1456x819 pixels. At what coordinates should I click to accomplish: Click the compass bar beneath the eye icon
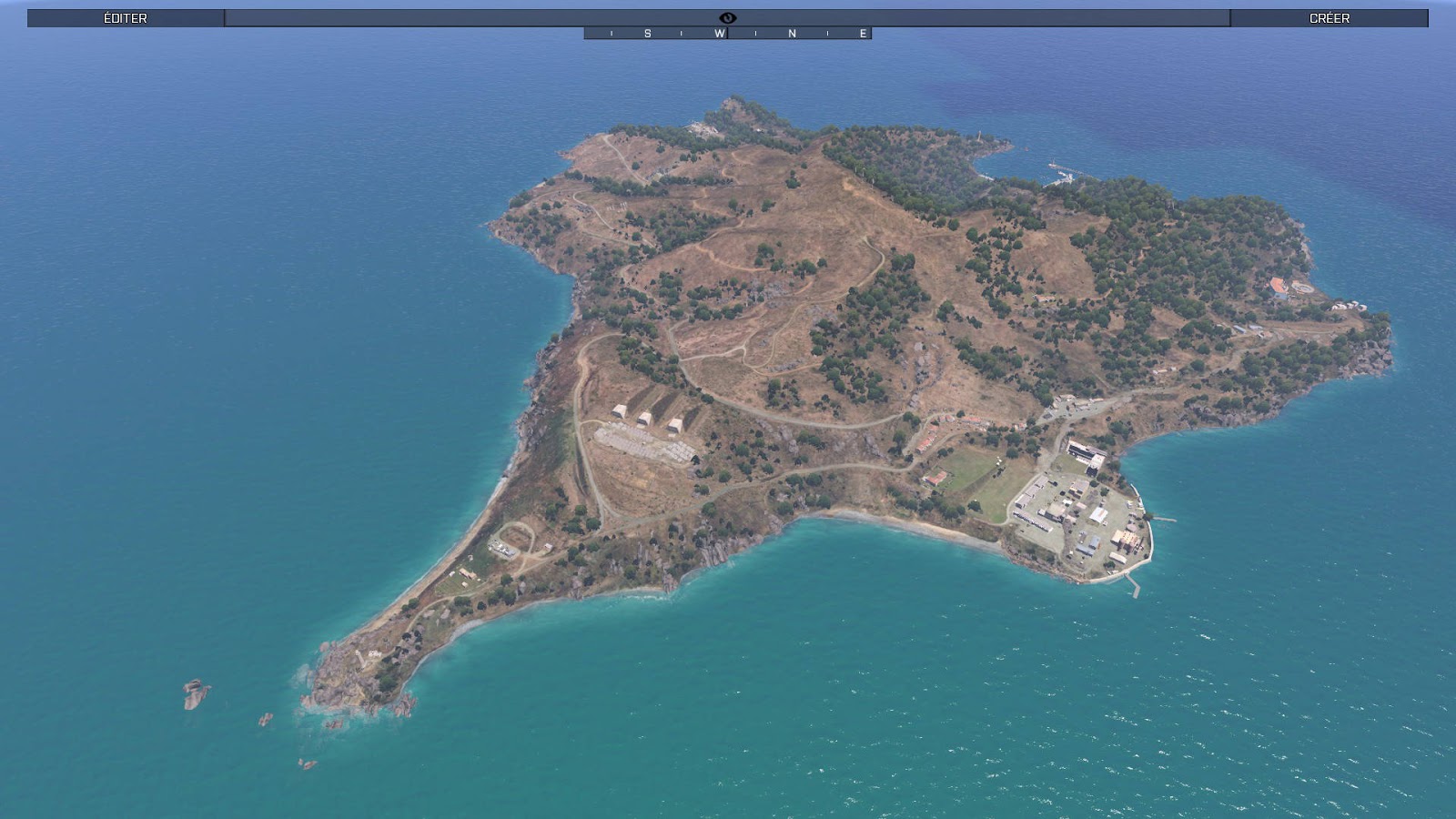(x=728, y=33)
